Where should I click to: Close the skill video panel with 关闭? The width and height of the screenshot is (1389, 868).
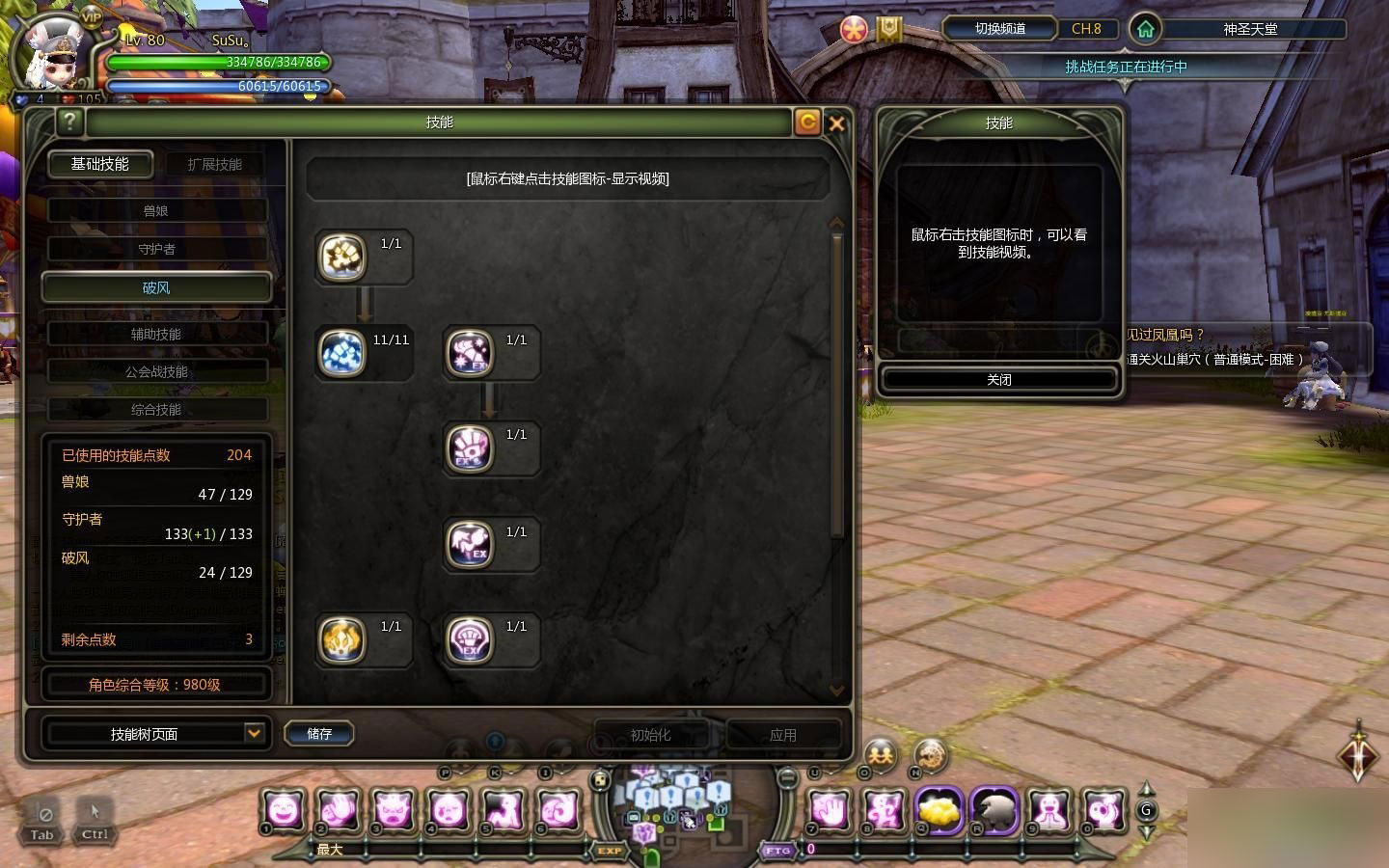pyautogui.click(x=998, y=380)
